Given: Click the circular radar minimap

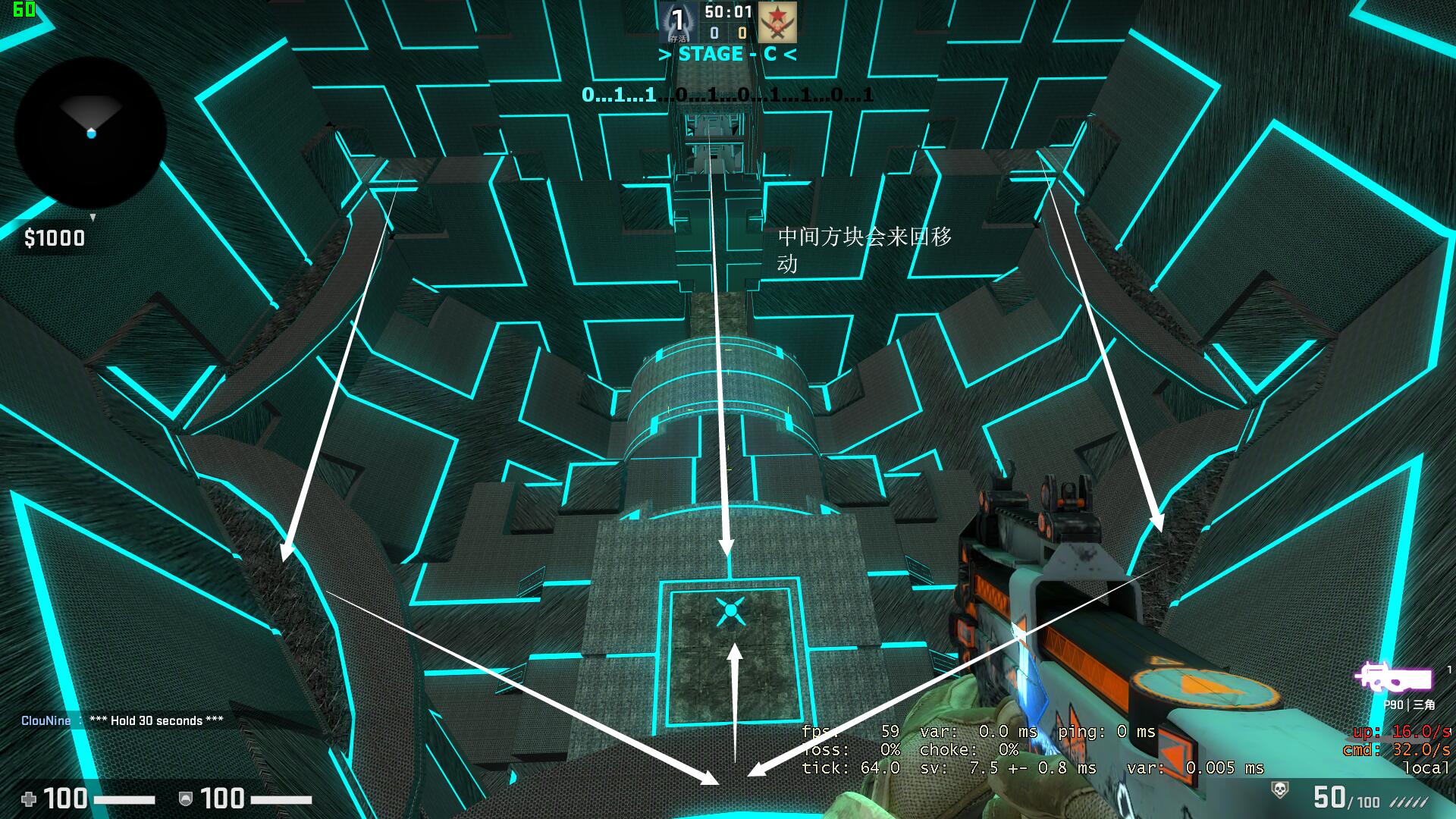Looking at the screenshot, I should 90,133.
